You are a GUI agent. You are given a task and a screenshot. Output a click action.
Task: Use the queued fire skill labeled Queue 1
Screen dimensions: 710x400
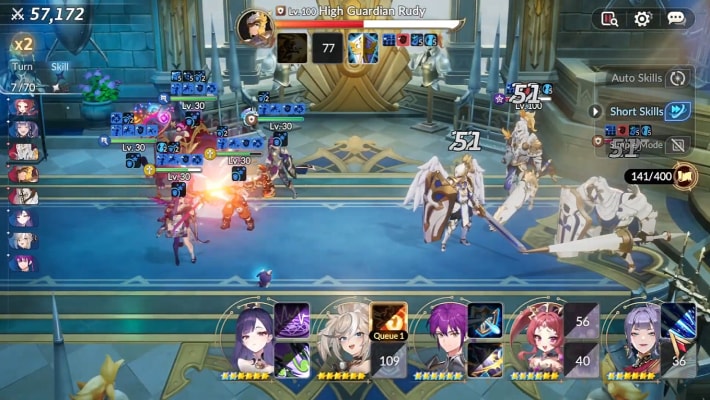[389, 320]
